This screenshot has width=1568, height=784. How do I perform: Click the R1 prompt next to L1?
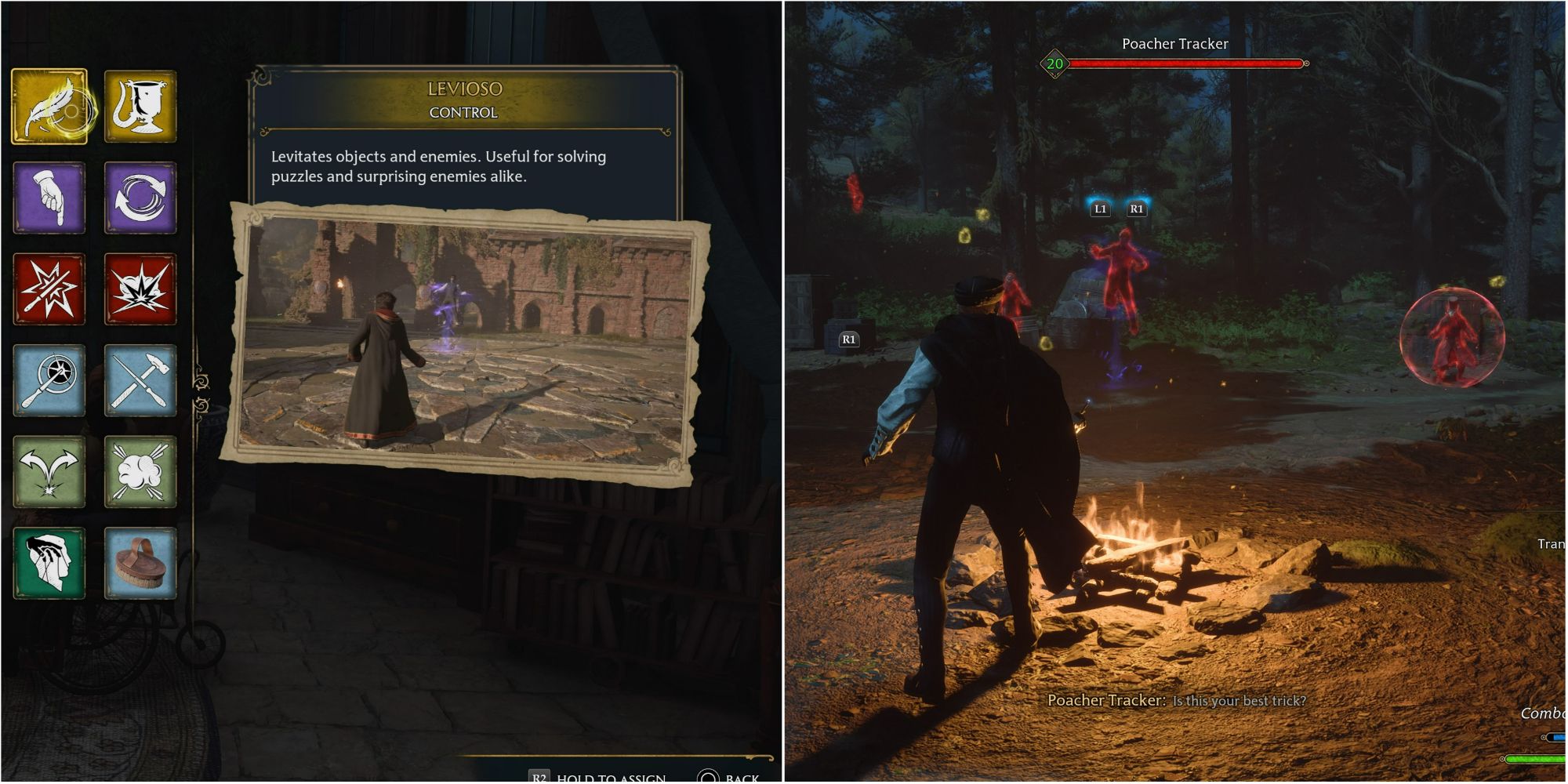(1135, 209)
